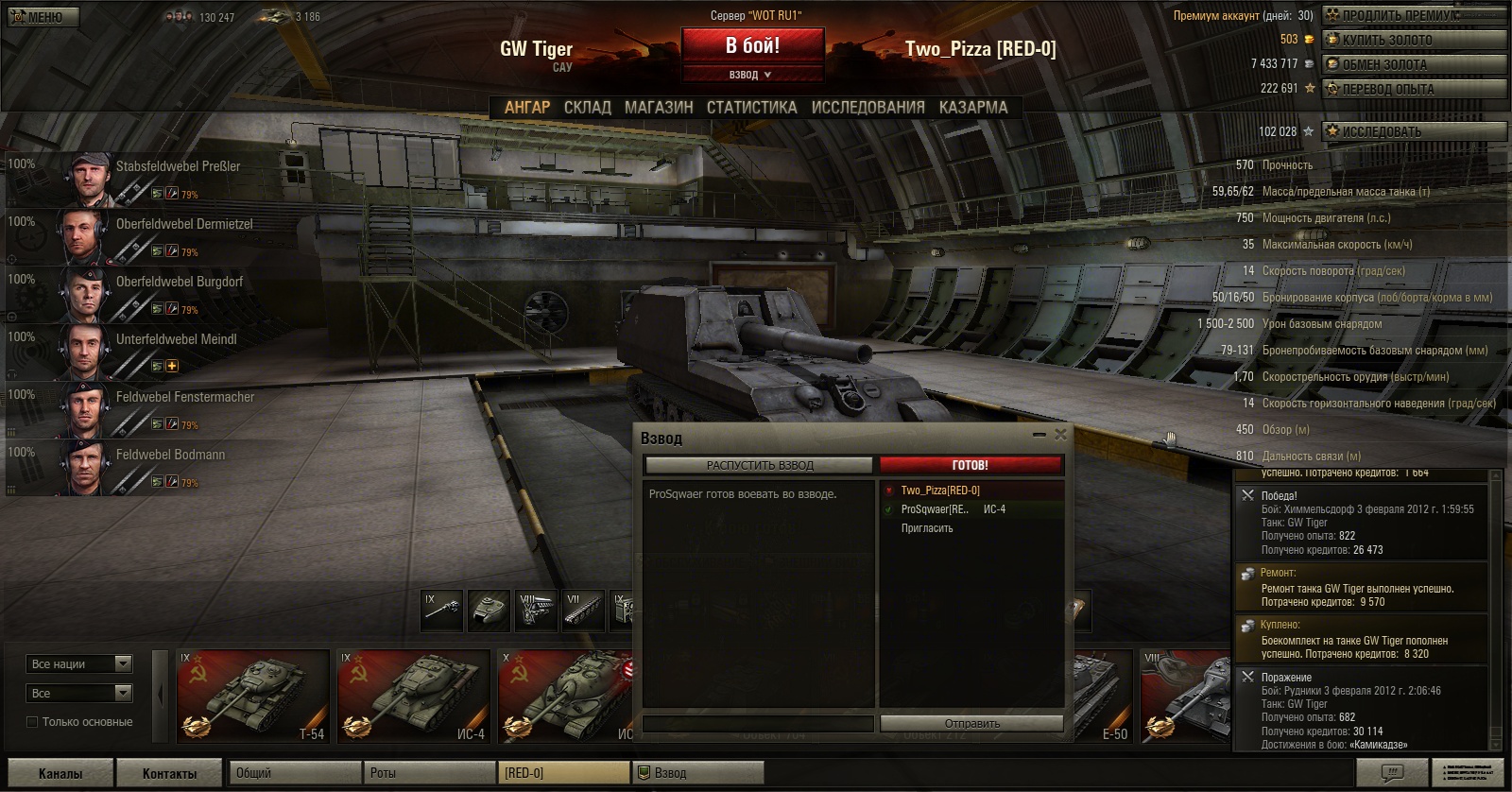
Task: Open the Все нации nation dropdown
Action: pyautogui.click(x=79, y=664)
